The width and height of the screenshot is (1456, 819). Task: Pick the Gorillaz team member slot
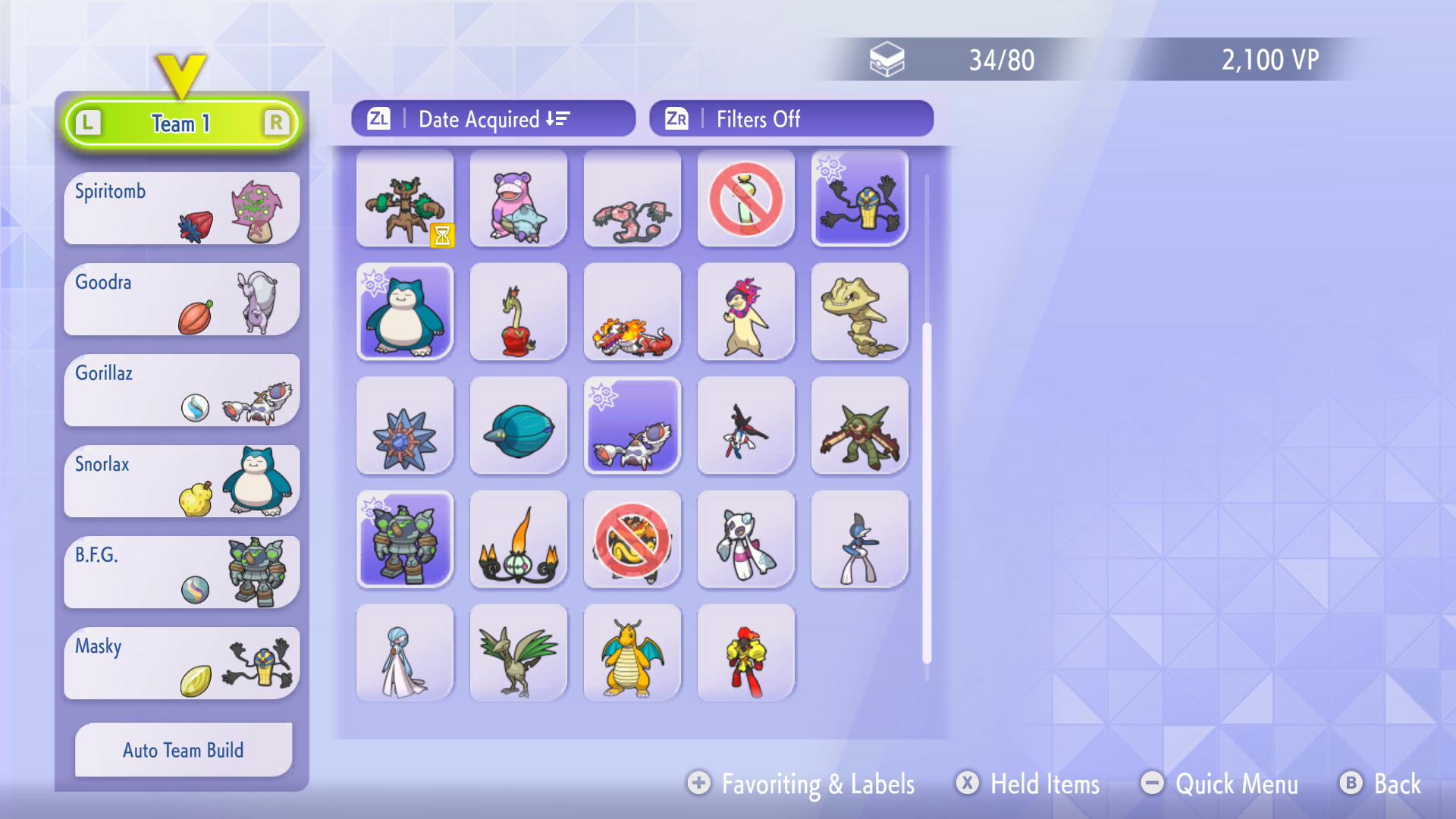pos(182,391)
